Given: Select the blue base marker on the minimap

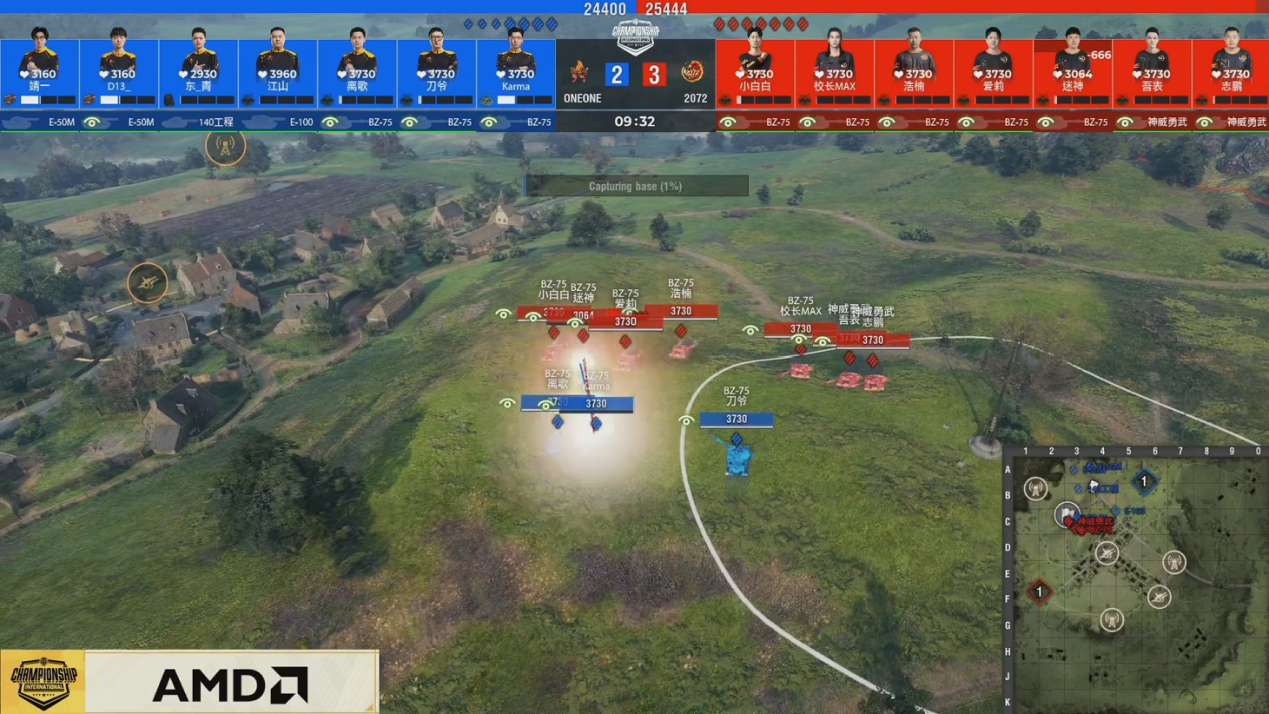Looking at the screenshot, I should click(1145, 482).
